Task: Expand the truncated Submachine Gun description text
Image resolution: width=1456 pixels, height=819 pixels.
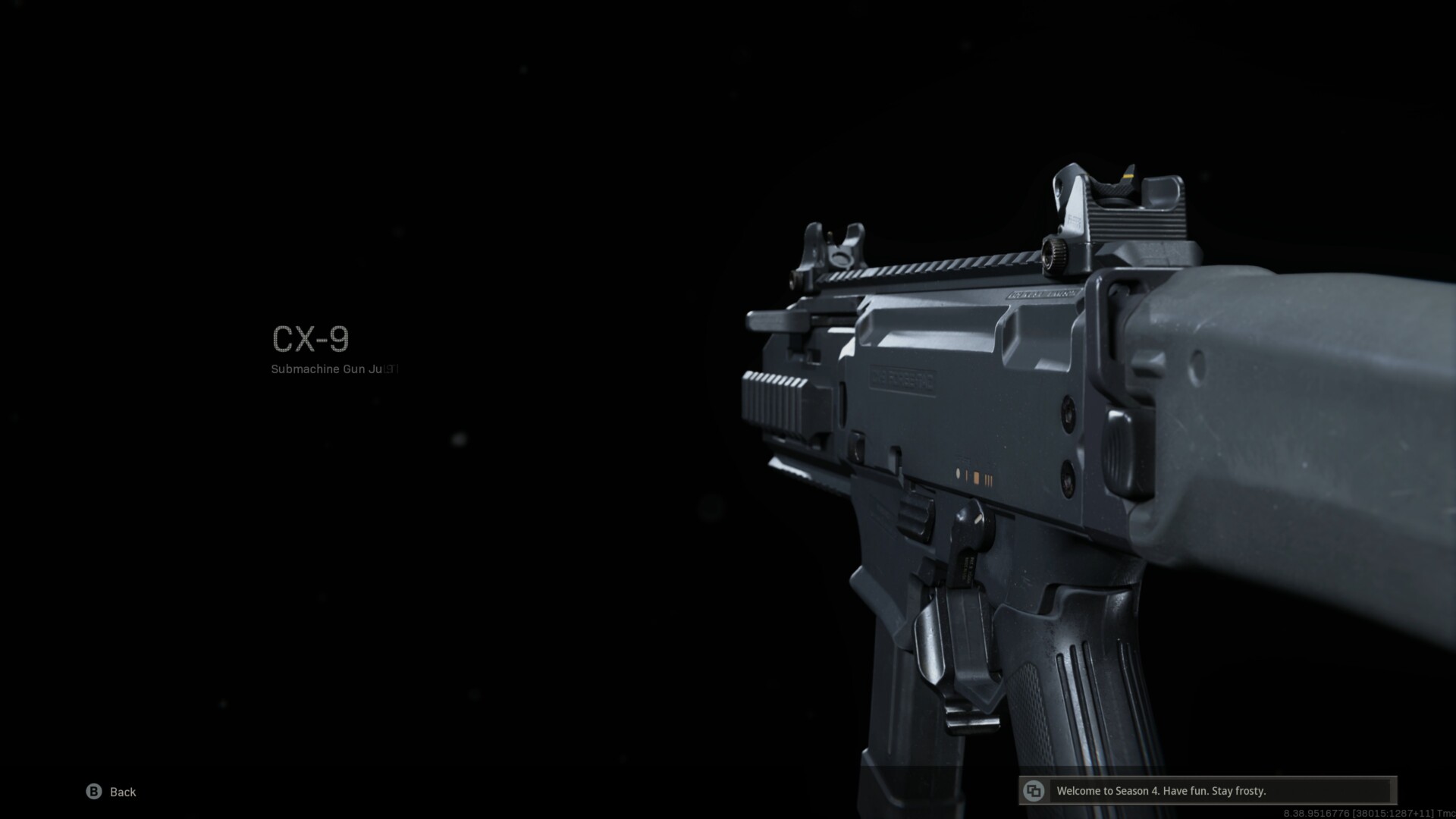Action: pos(334,369)
